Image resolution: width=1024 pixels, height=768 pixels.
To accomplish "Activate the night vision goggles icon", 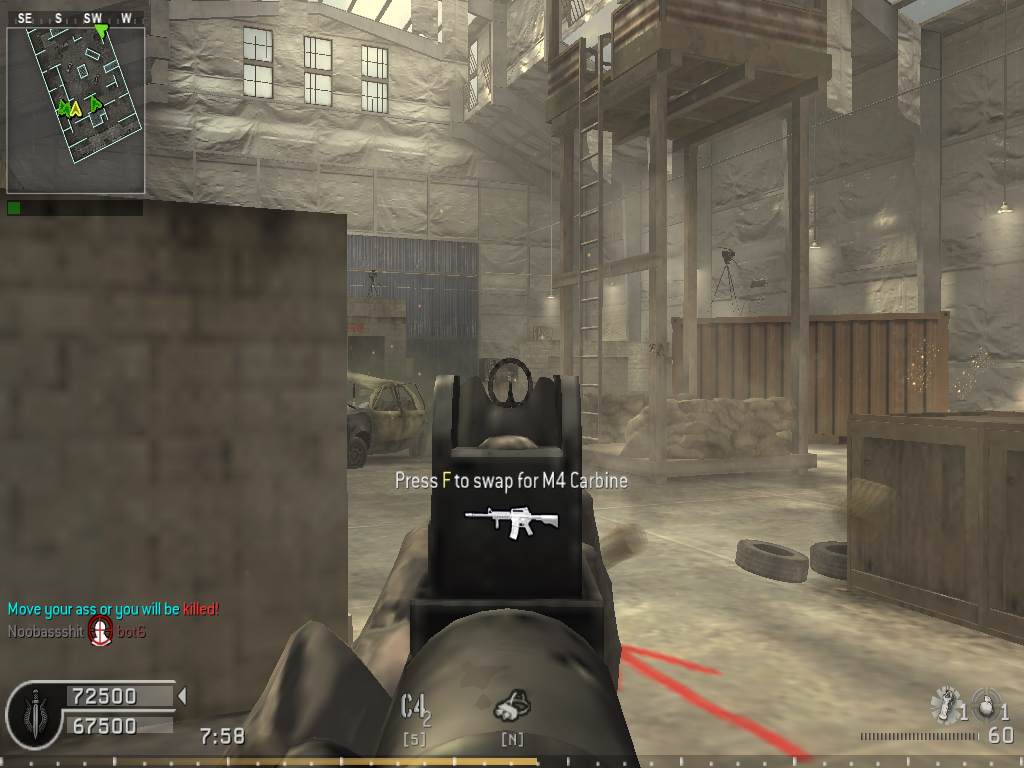I will coord(512,706).
